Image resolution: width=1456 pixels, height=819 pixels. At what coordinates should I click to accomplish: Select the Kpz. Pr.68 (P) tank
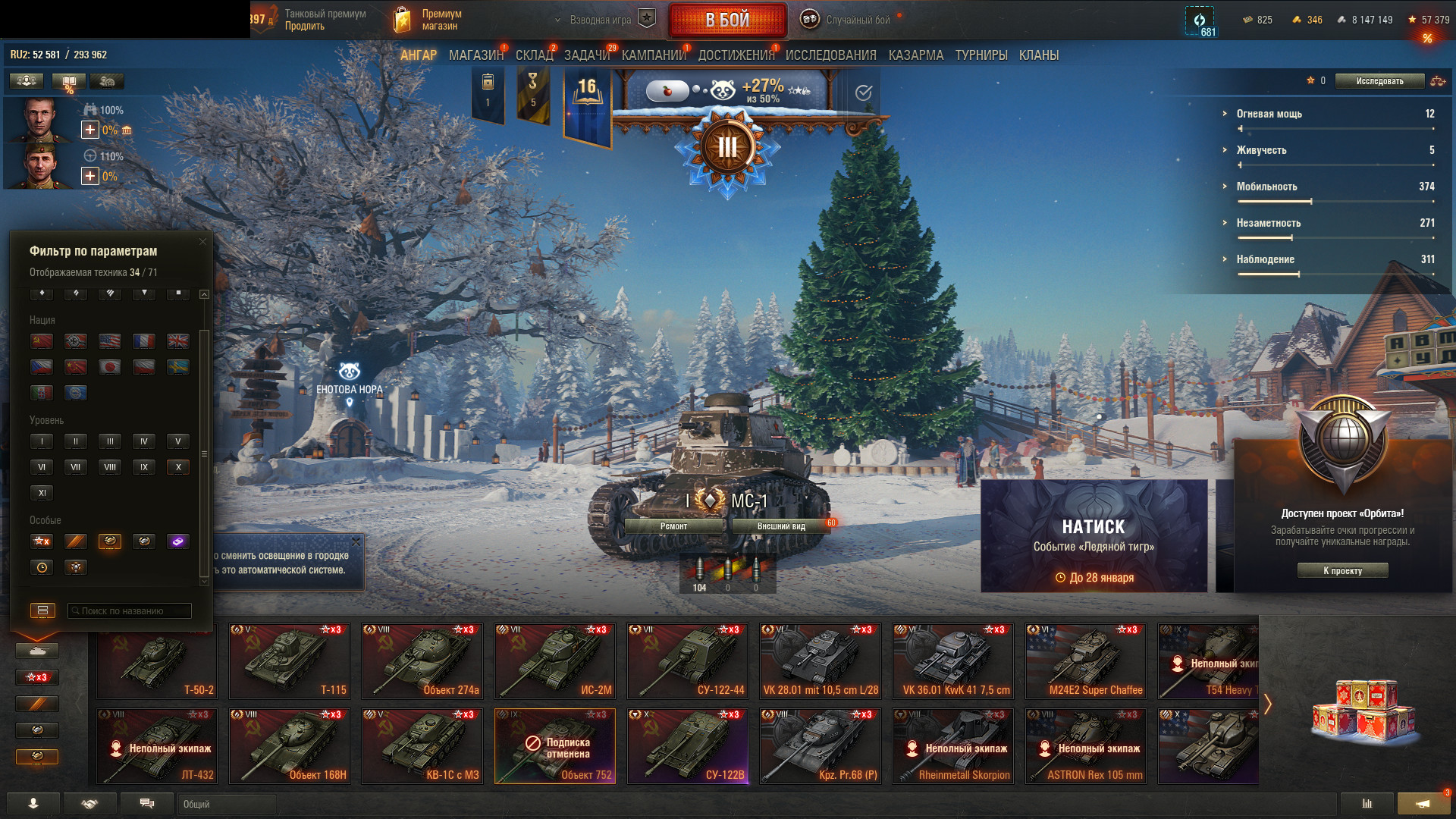[x=821, y=746]
